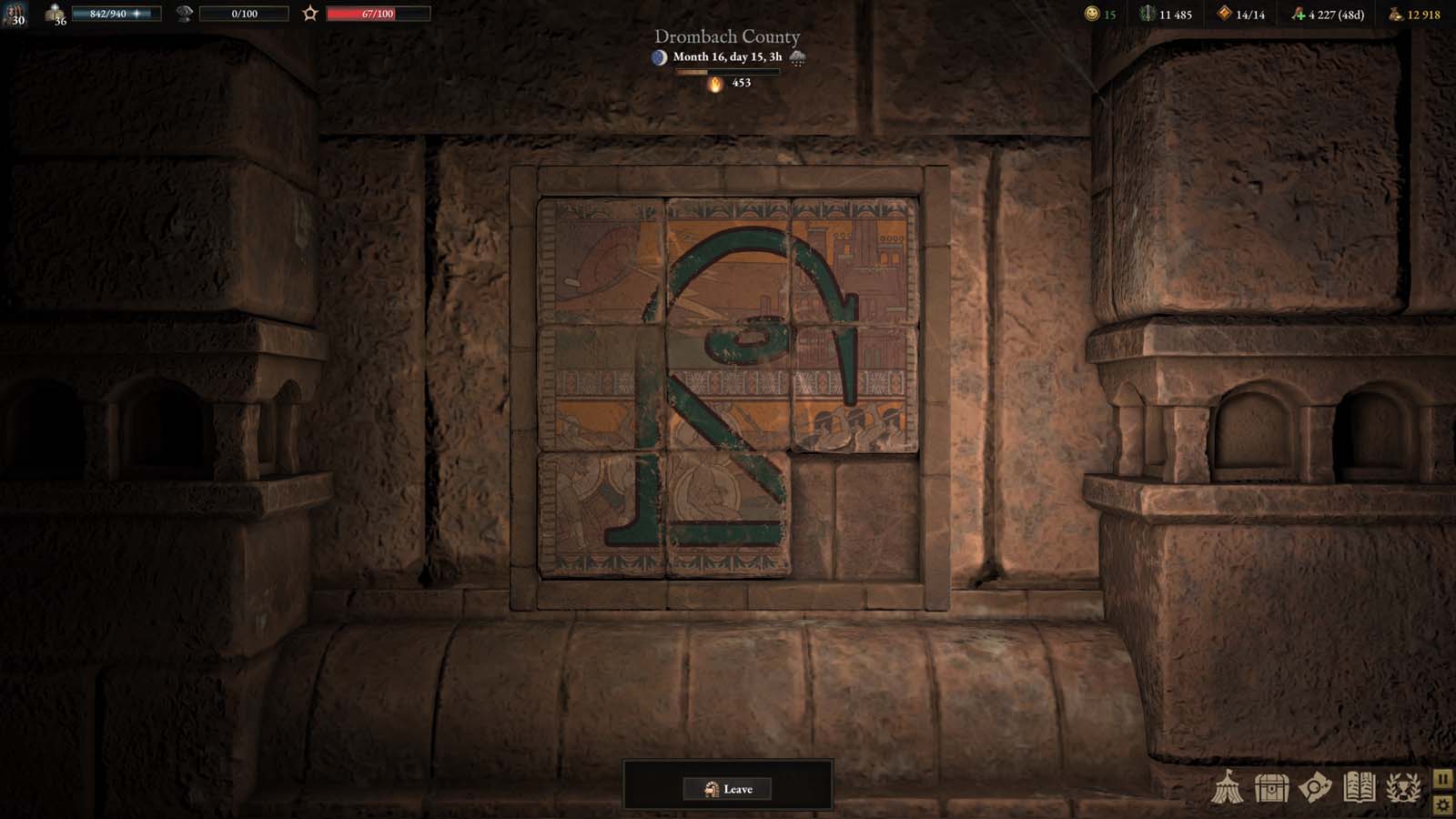Click the food supplies icon showing 36
The image size is (1456, 819).
point(55,14)
